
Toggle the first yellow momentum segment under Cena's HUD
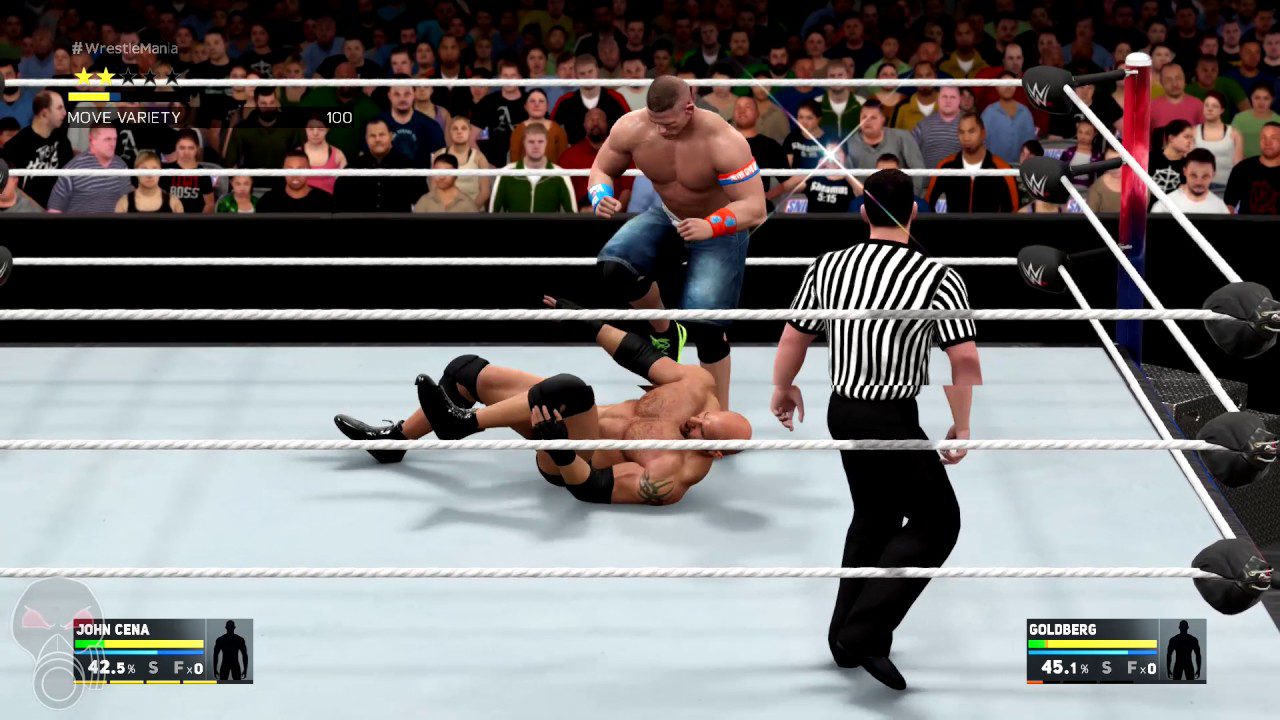91,682
